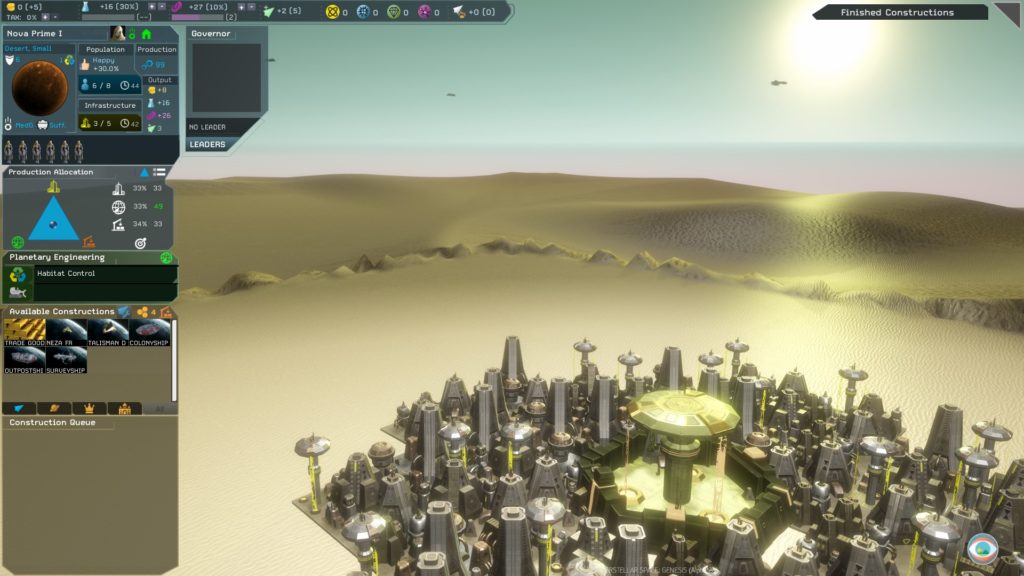Select the blue triangle allocation view
The image size is (1024, 576).
pyautogui.click(x=144, y=172)
